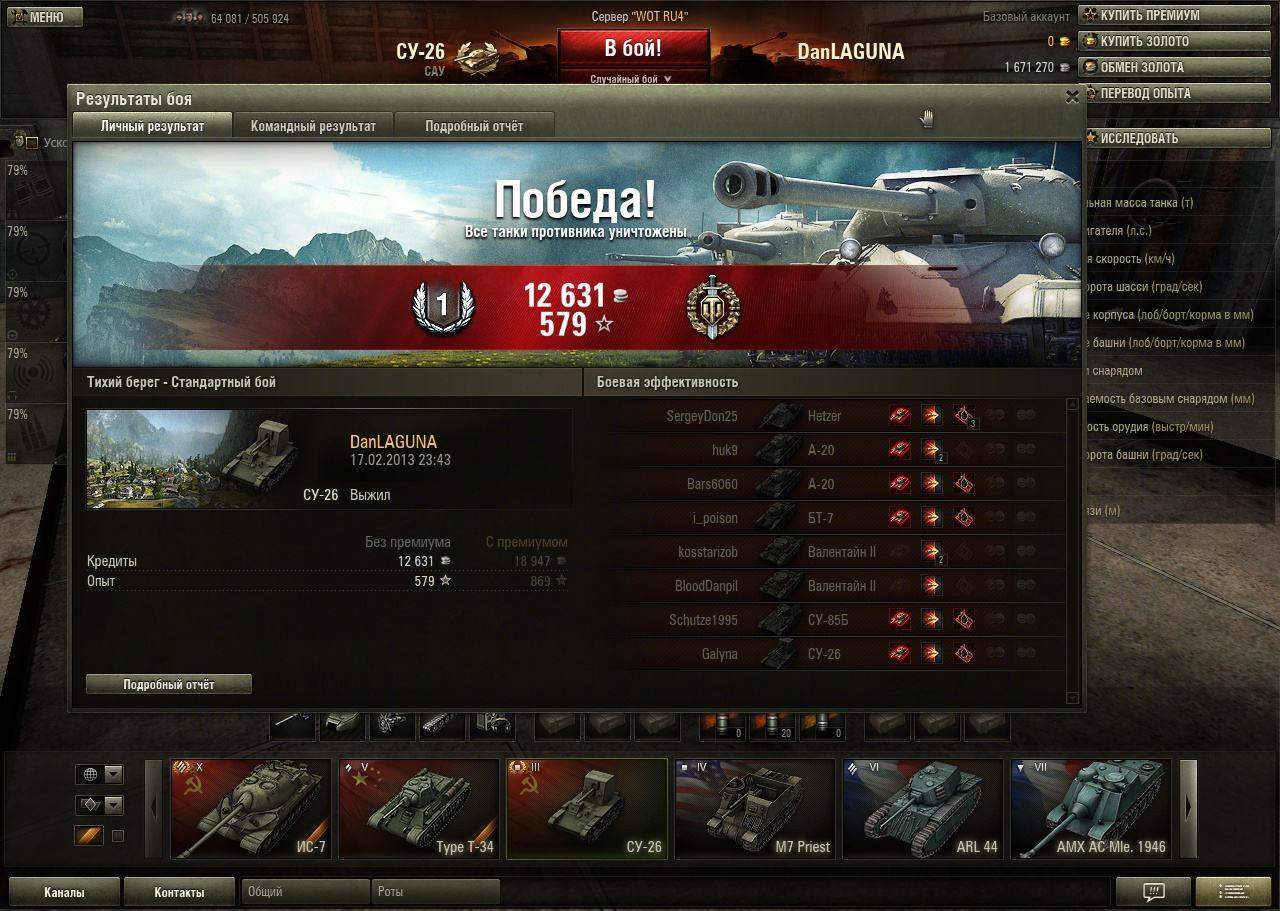Close the battle results window
Screen dimensions: 1280x911
pos(1072,97)
